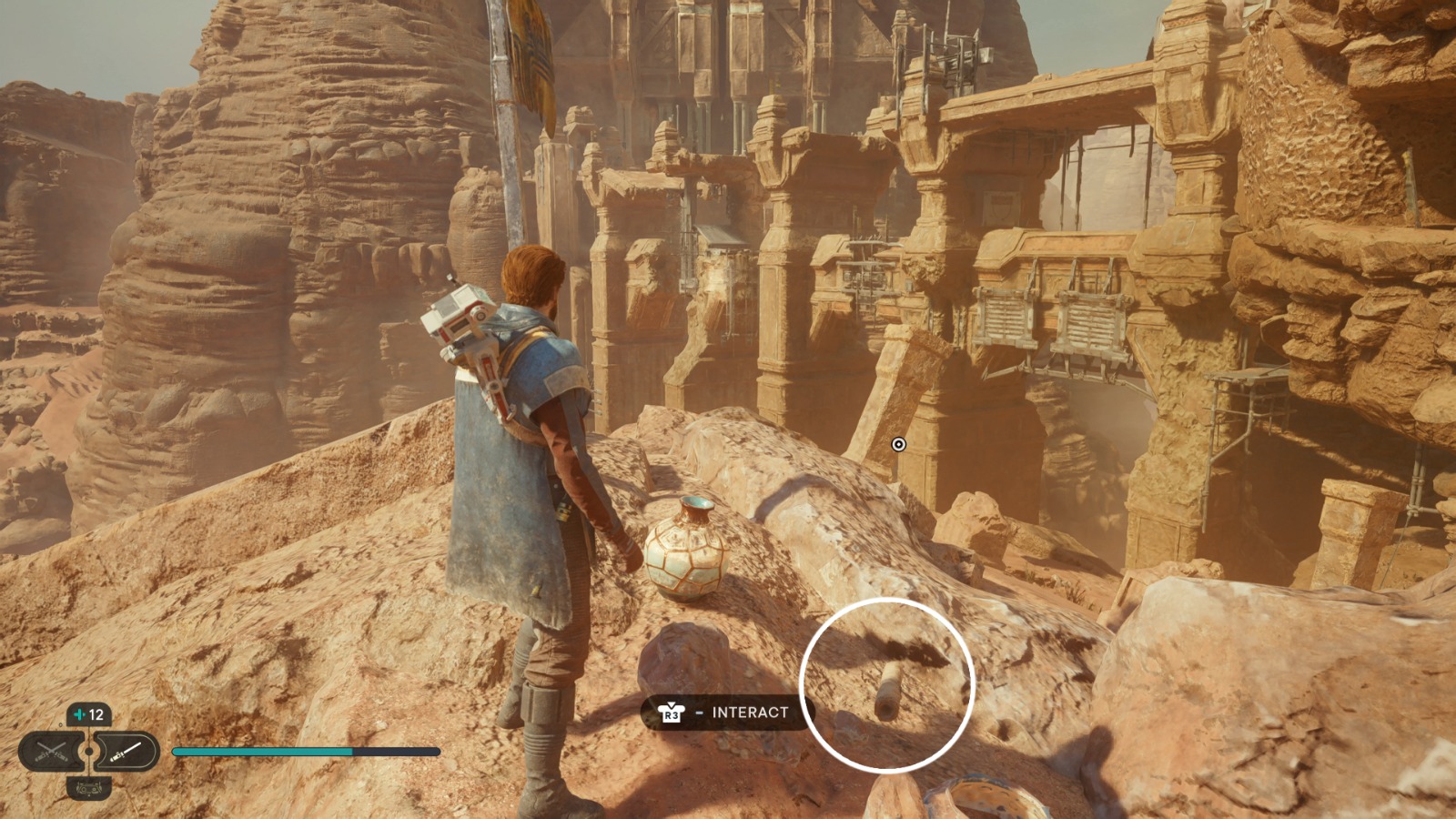Expand the upper stim section of the wheel
The image size is (1456, 819).
(x=89, y=713)
